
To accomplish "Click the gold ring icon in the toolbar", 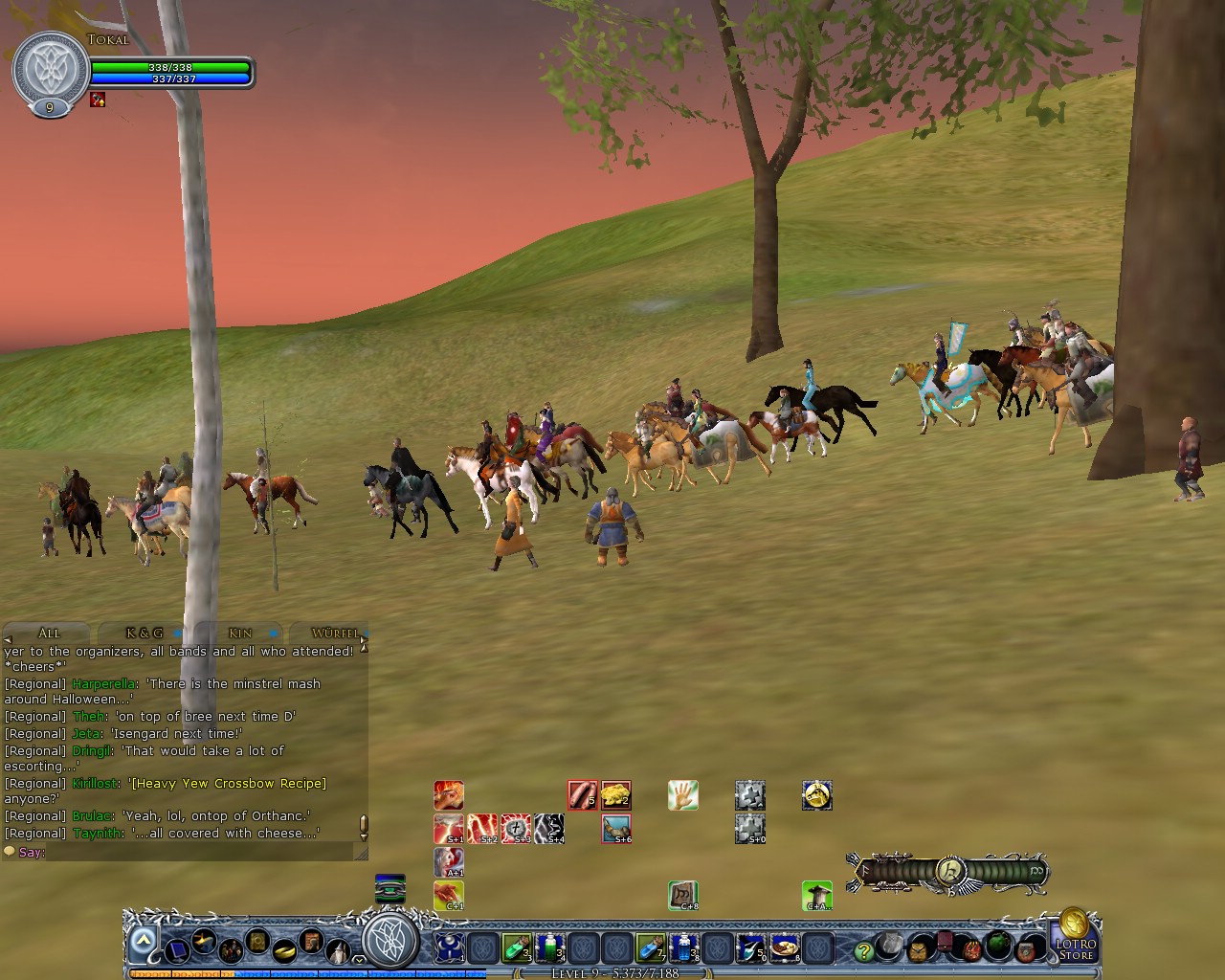I will [283, 952].
